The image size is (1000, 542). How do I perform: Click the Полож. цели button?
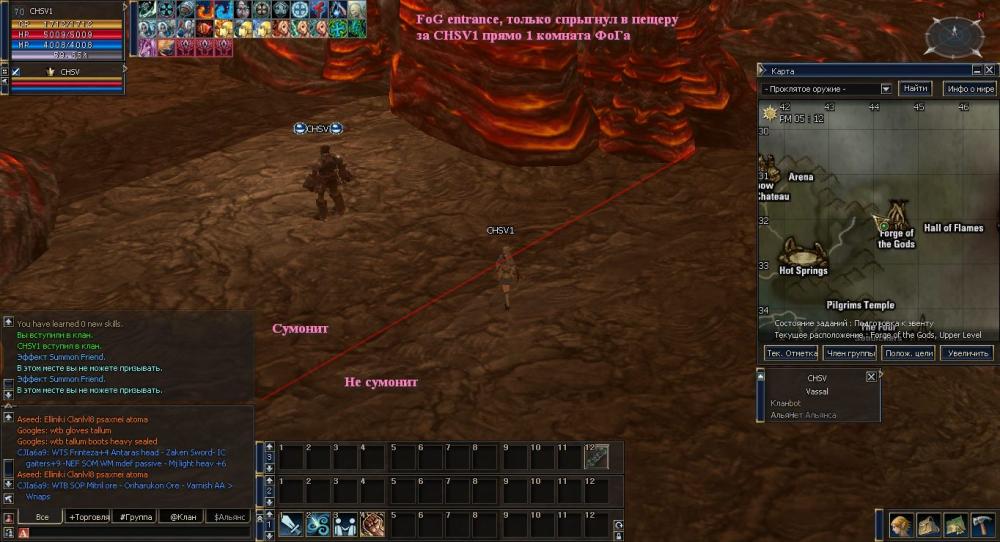pyautogui.click(x=909, y=353)
